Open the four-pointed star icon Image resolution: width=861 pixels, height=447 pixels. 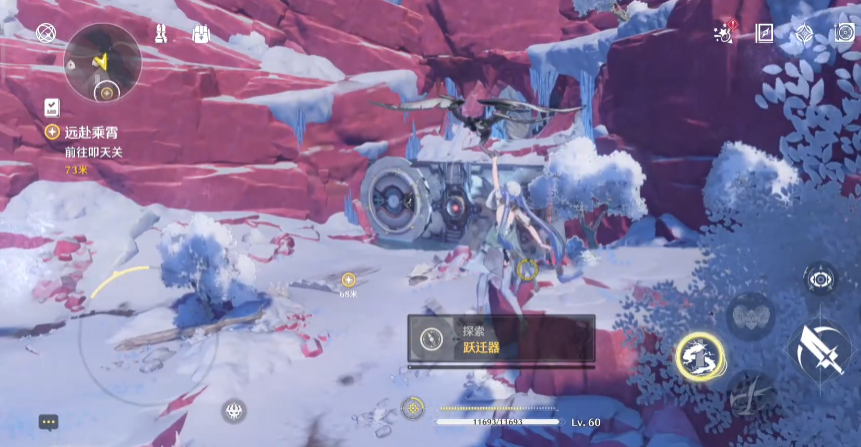coord(804,34)
